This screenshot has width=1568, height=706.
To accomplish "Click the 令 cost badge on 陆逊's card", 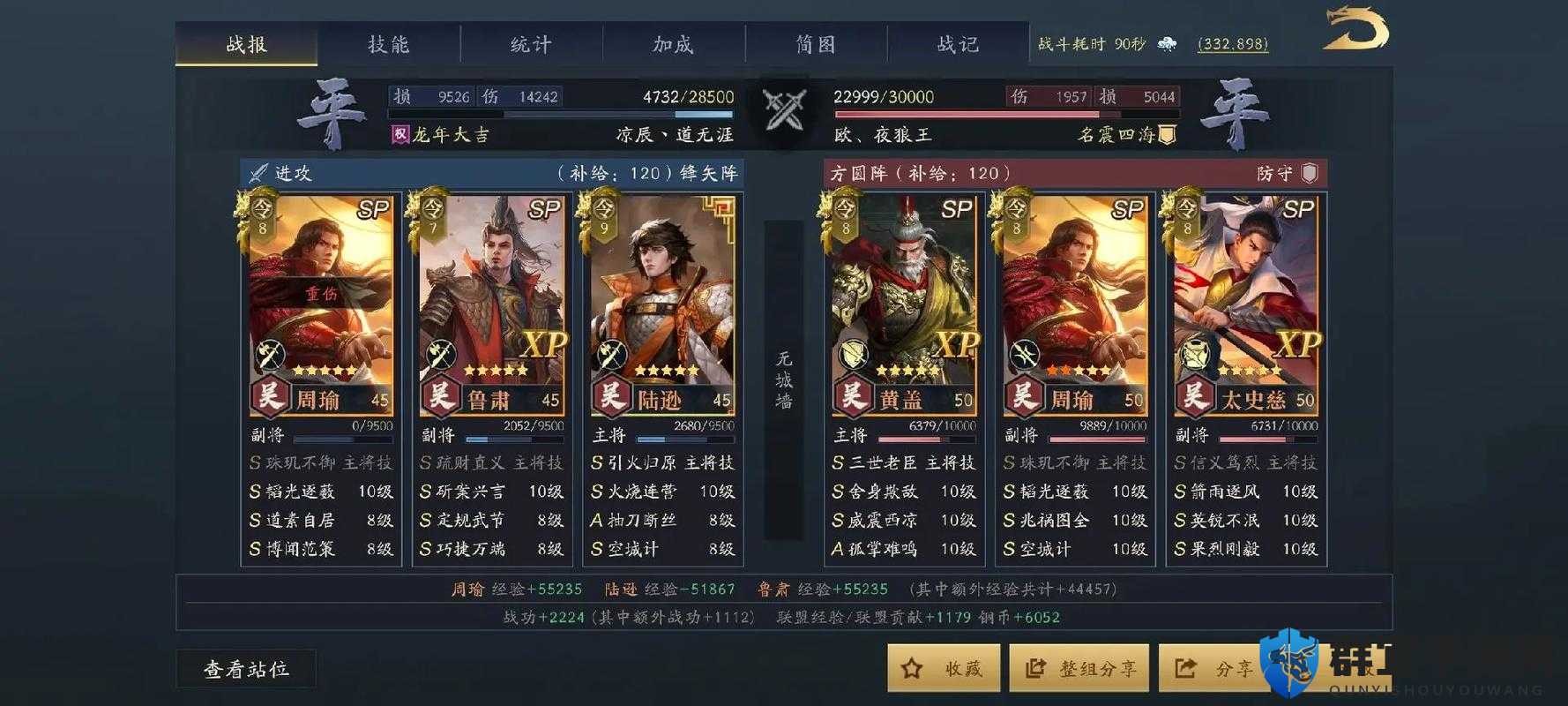I will (605, 214).
